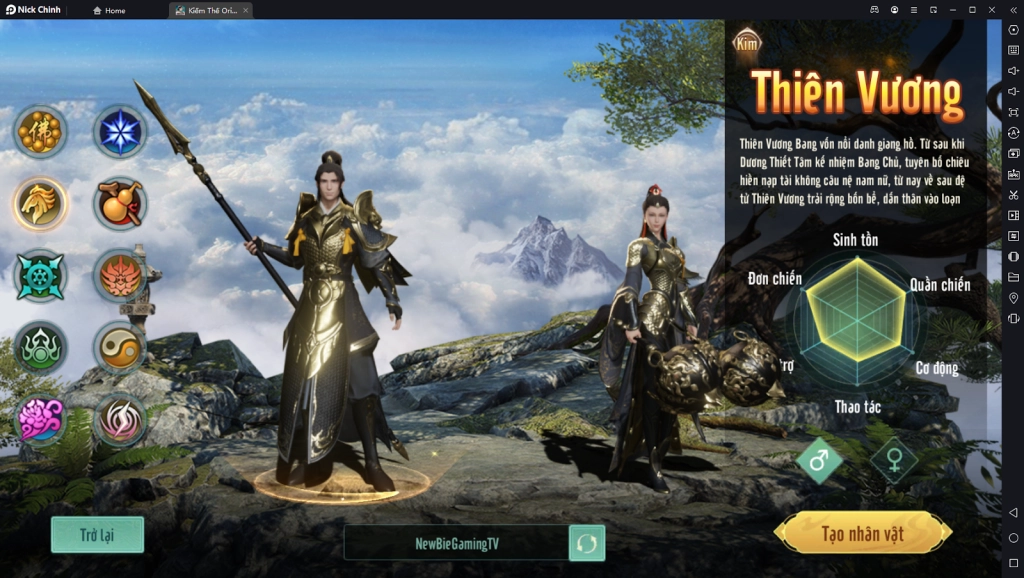Choose the pink flower faction icon
This screenshot has height=578, width=1024.
(x=40, y=419)
